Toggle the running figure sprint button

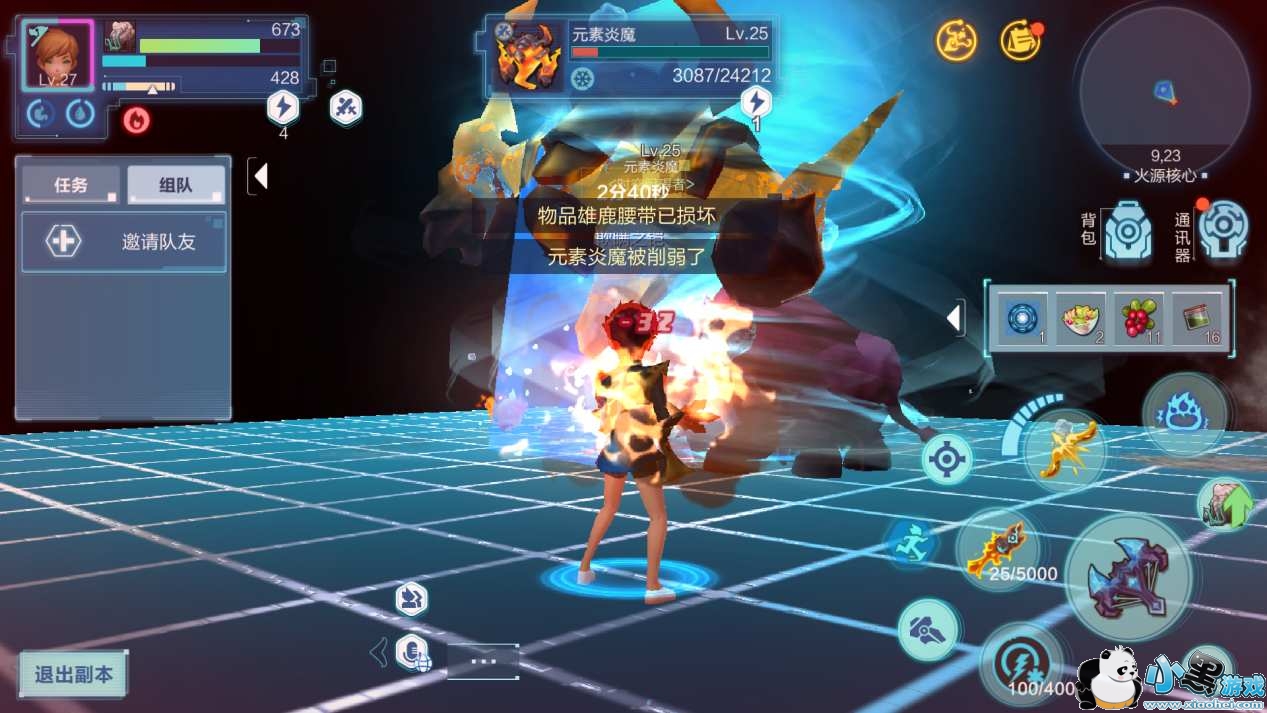click(912, 543)
